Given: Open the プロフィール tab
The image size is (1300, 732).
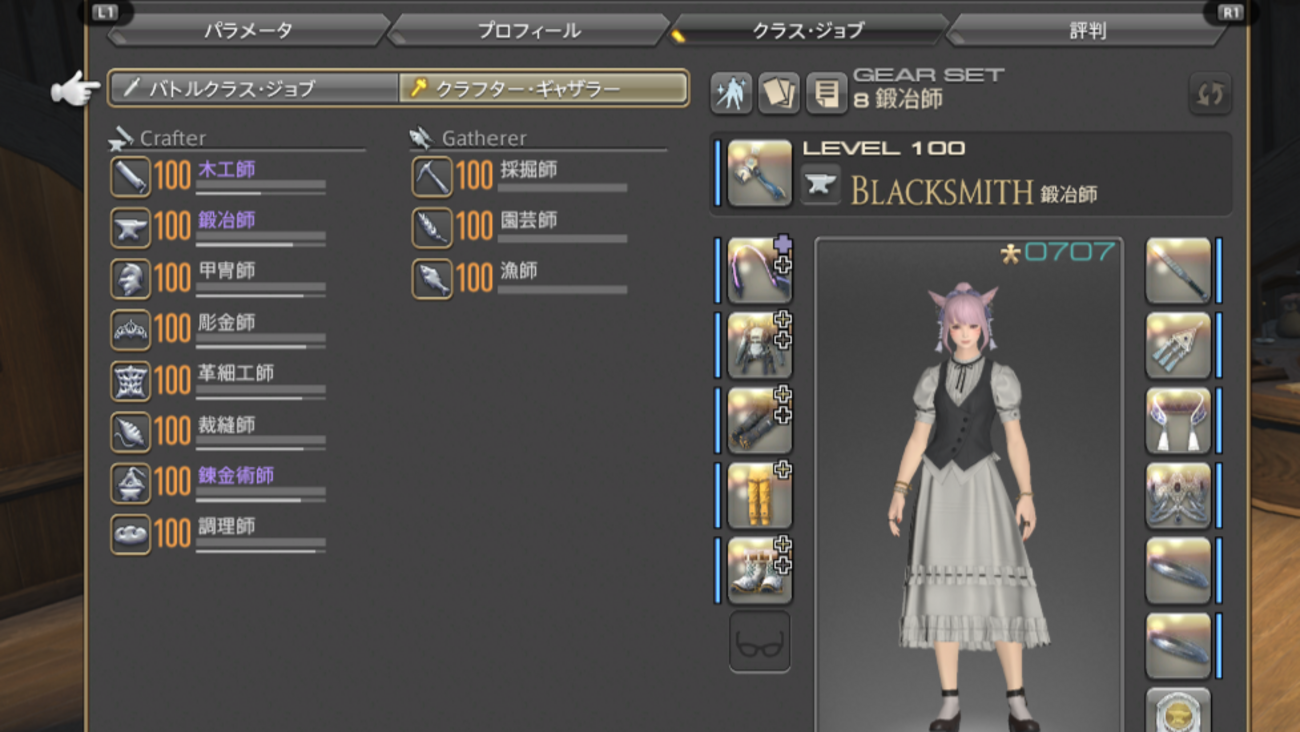Looking at the screenshot, I should (528, 30).
